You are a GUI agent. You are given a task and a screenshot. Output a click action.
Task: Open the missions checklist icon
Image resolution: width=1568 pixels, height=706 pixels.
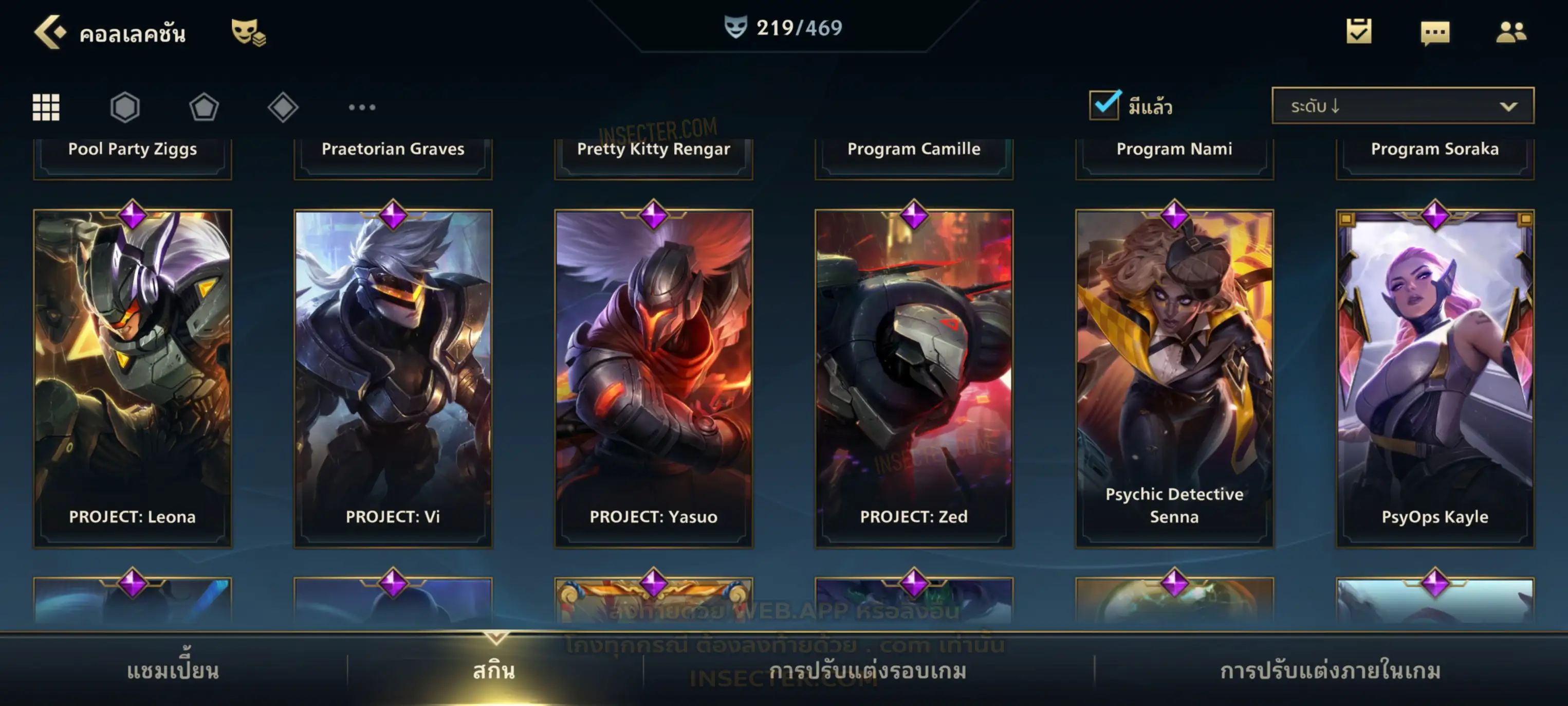(x=1358, y=32)
